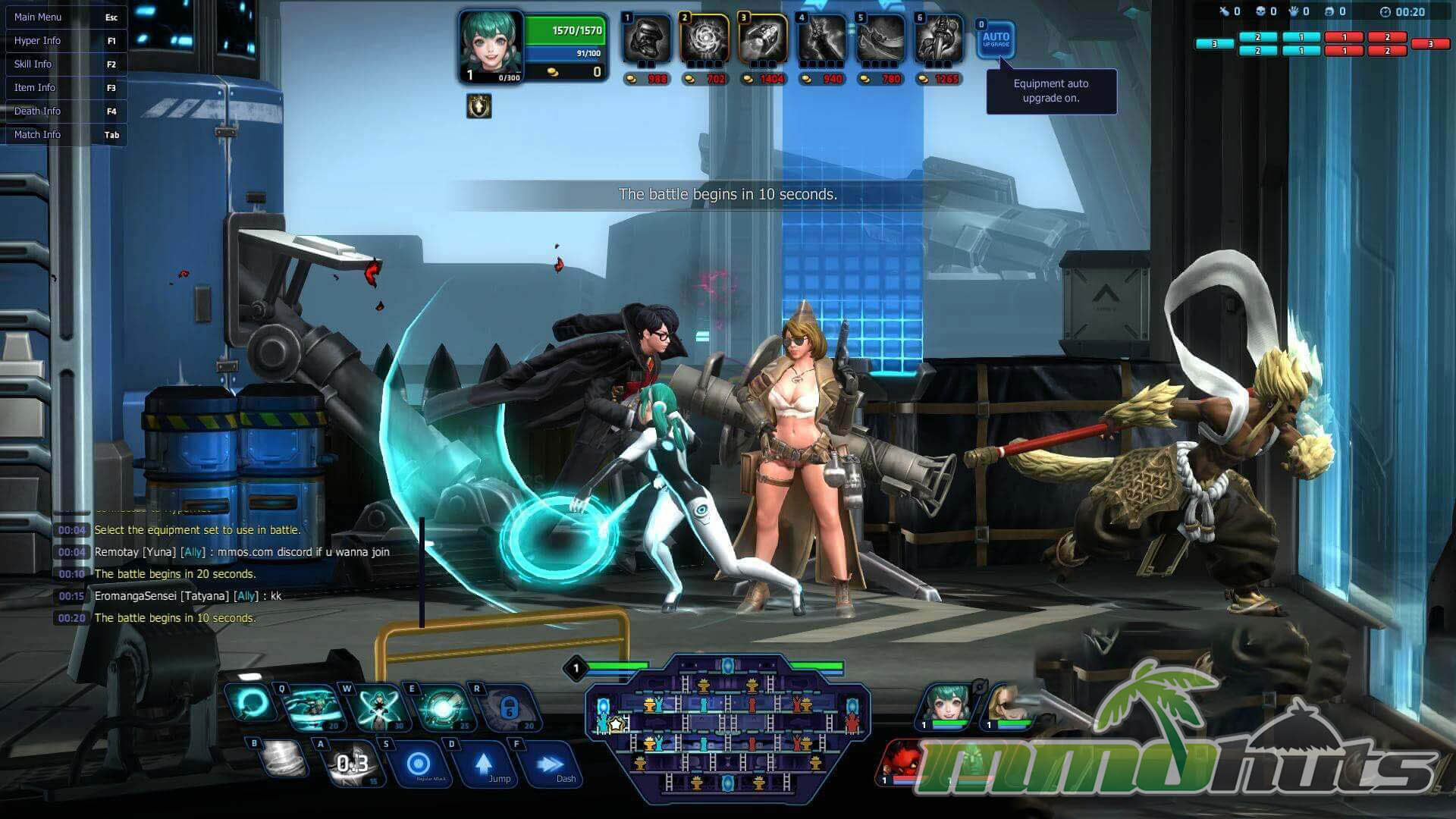Activate the Jump button
The width and height of the screenshot is (1456, 819).
point(485,764)
